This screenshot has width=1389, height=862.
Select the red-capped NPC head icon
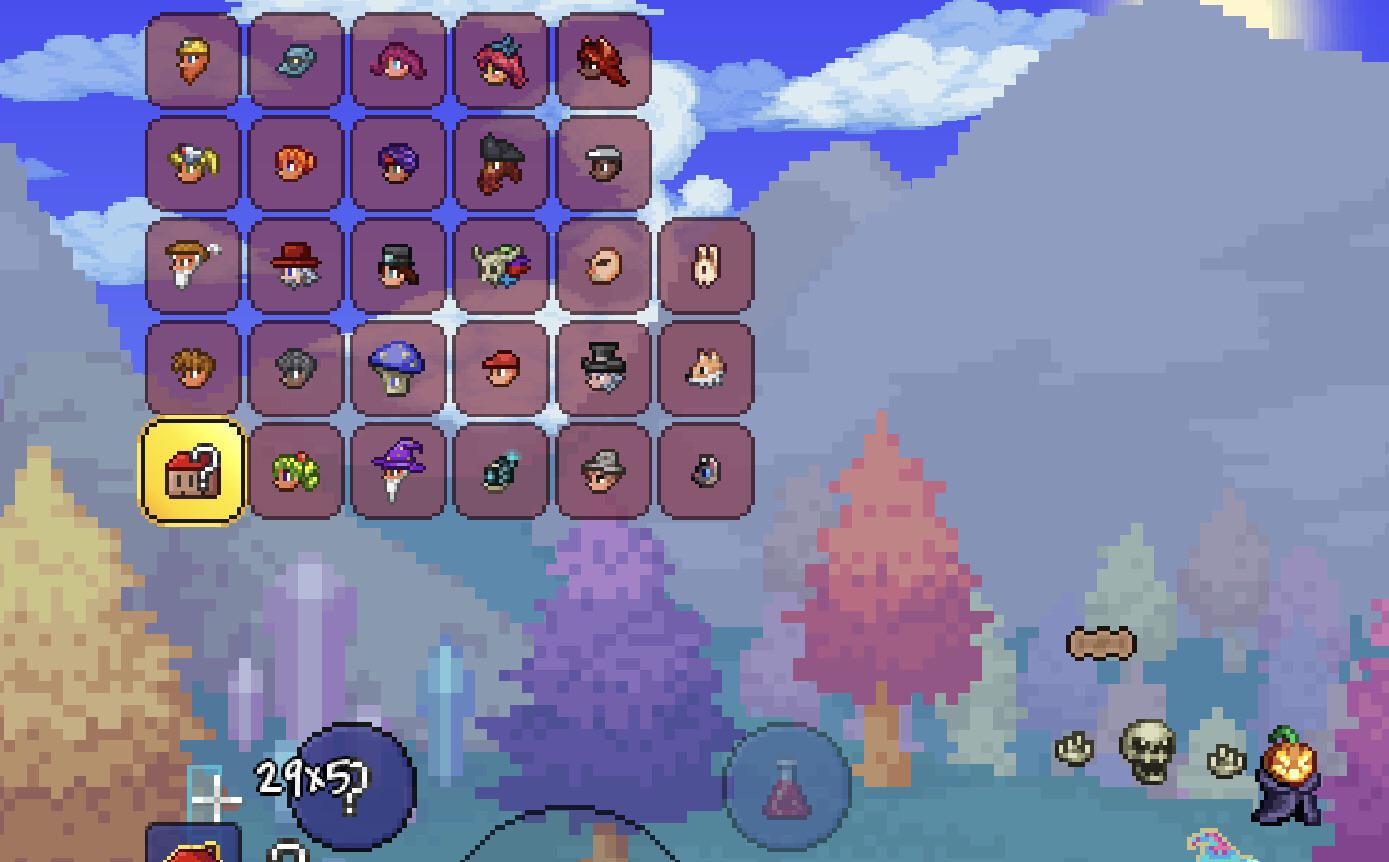click(x=502, y=367)
